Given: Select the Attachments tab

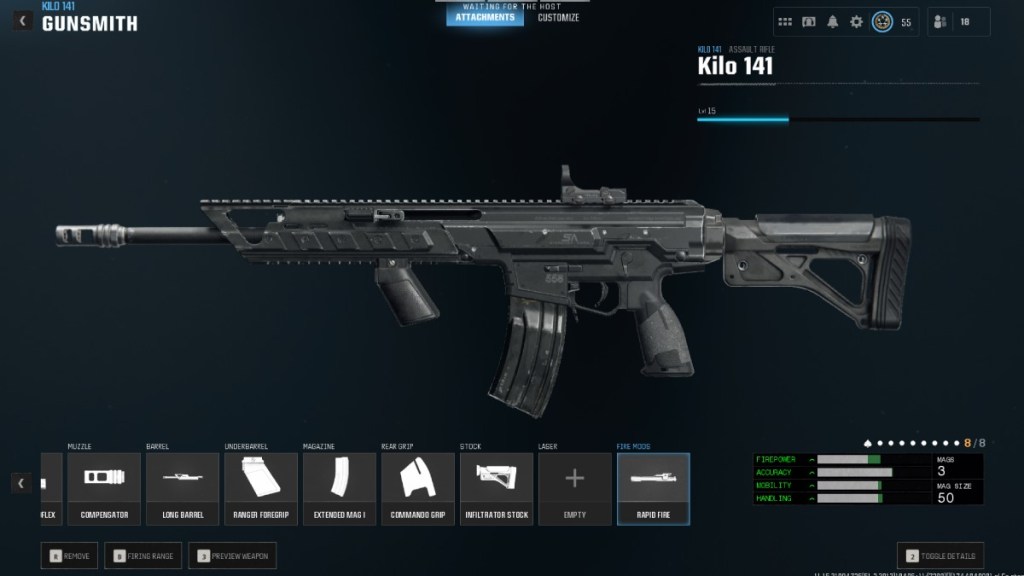Looking at the screenshot, I should tap(485, 17).
